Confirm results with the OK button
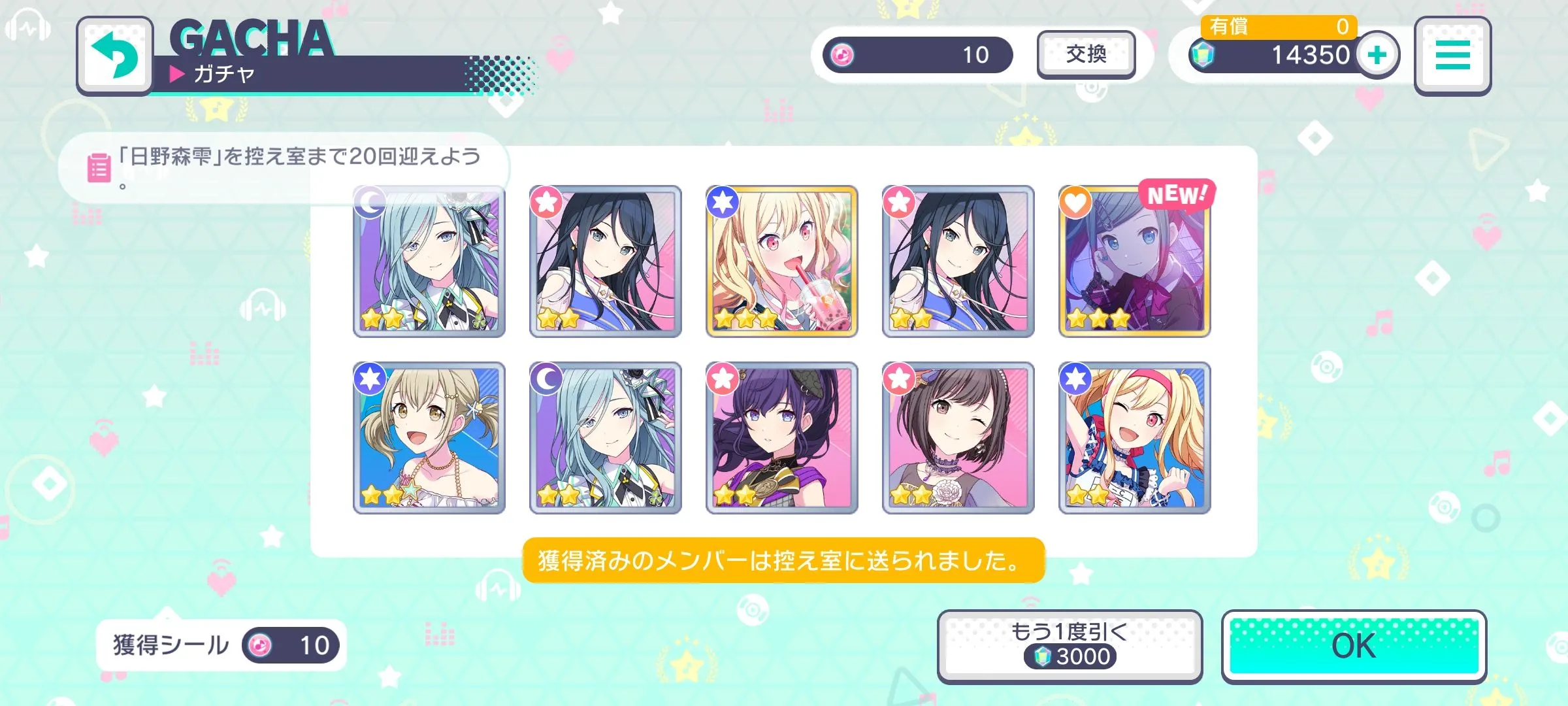This screenshot has width=1568, height=706. coord(1354,646)
